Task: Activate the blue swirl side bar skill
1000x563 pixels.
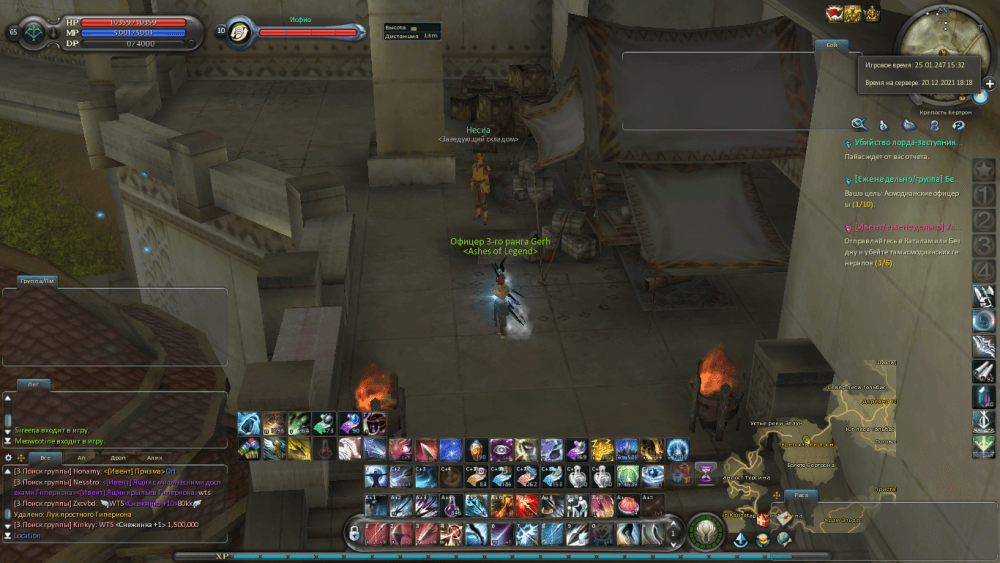Action: [x=983, y=320]
